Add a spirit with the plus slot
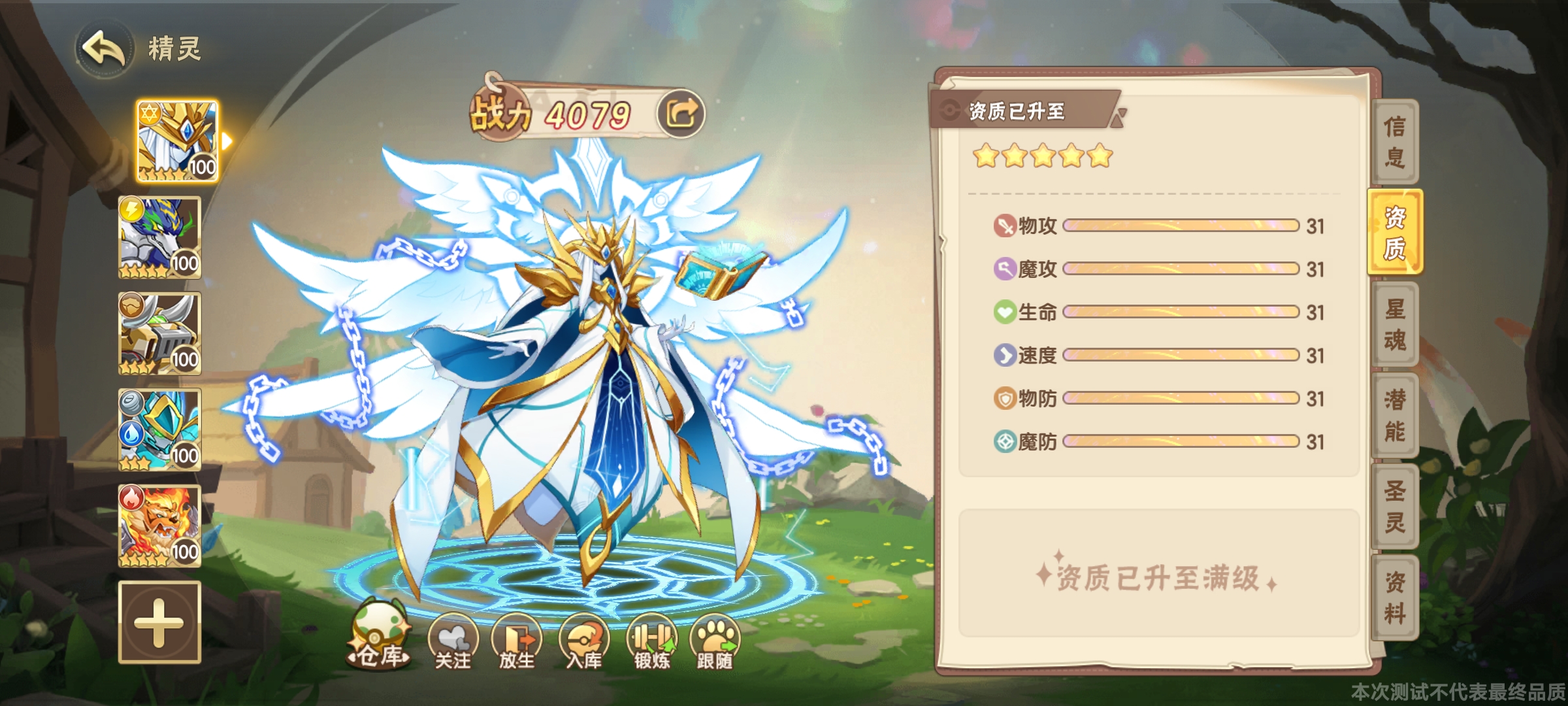Screen dimensions: 1568x706 coord(159,622)
